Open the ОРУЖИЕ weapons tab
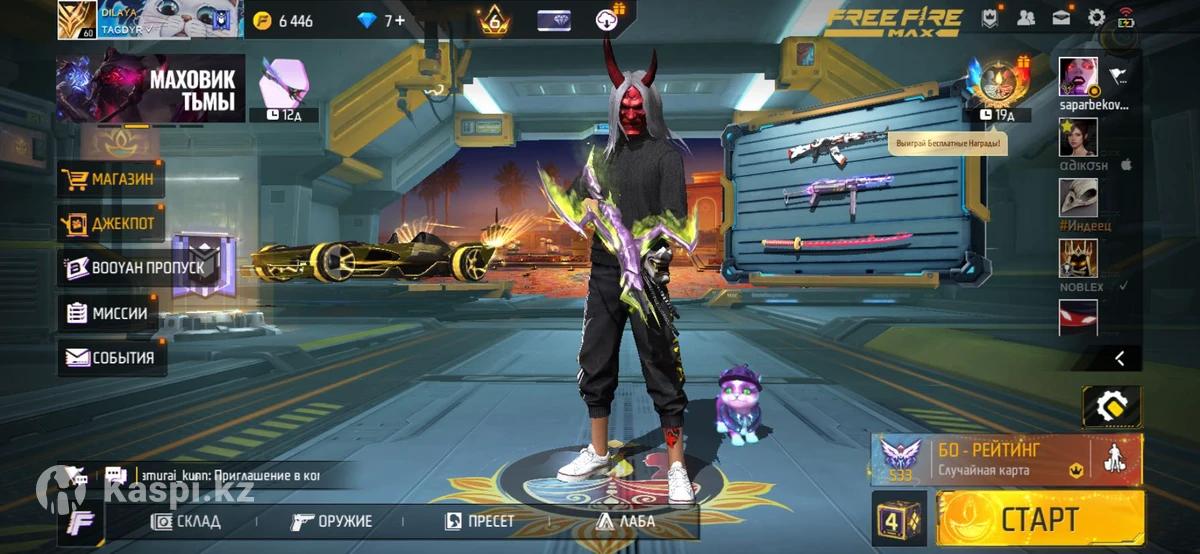The image size is (1200, 554). tap(332, 521)
